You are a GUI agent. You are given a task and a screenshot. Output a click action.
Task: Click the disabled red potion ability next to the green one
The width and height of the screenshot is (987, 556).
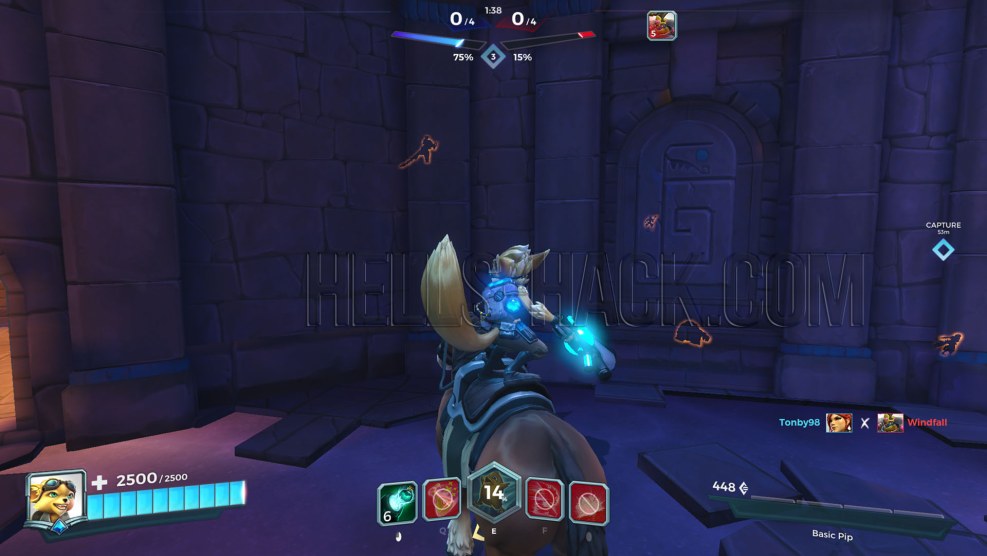[441, 499]
